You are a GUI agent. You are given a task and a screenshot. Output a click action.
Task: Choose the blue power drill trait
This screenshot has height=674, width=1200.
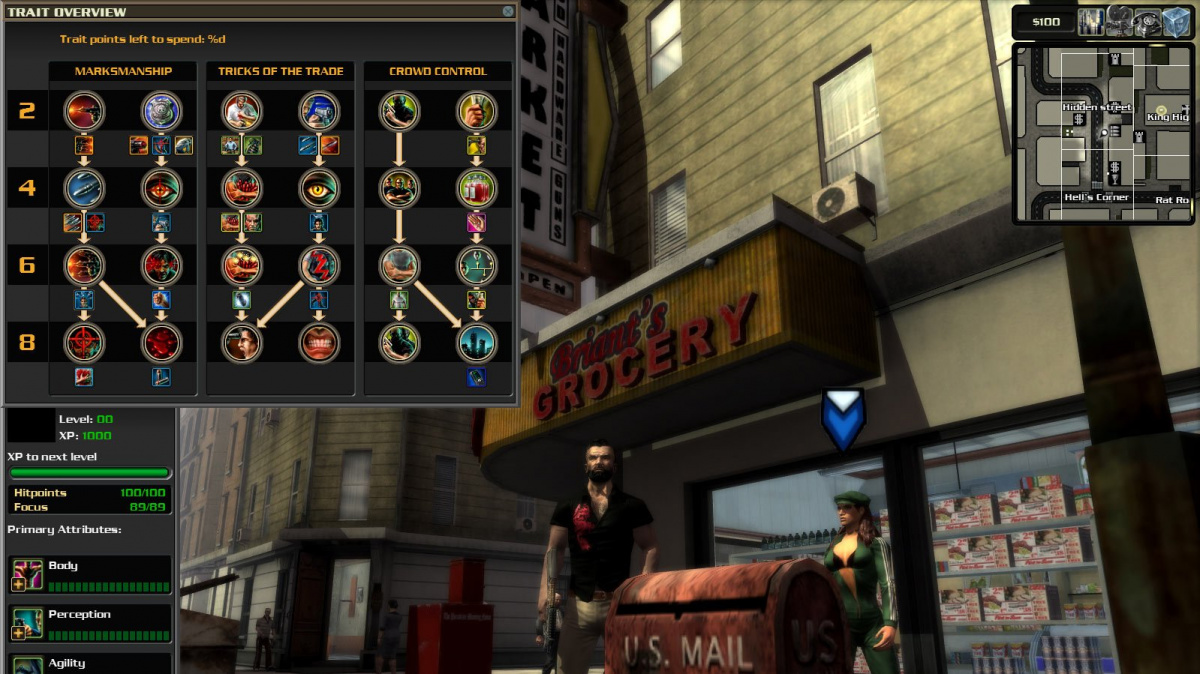(x=319, y=110)
